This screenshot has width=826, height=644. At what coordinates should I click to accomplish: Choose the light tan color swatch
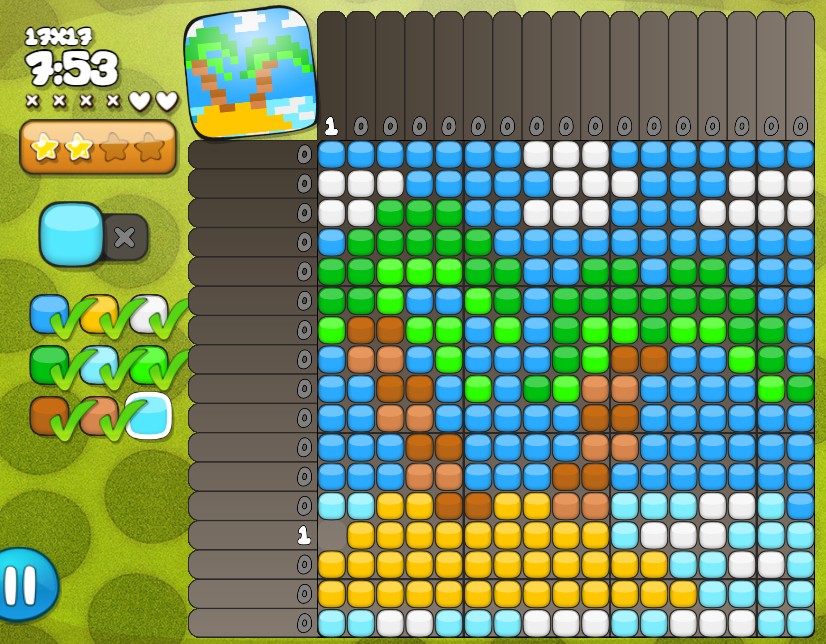tap(98, 416)
